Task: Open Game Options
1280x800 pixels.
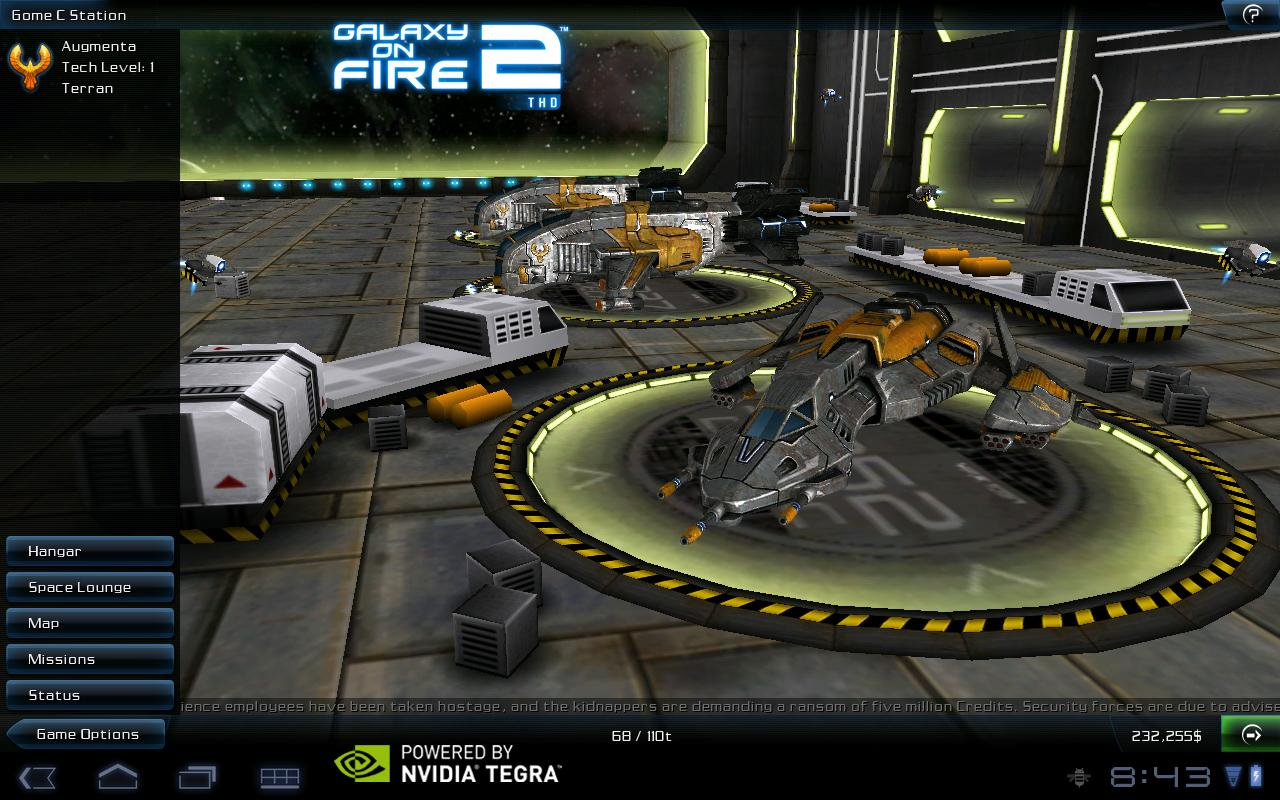Action: coord(85,734)
